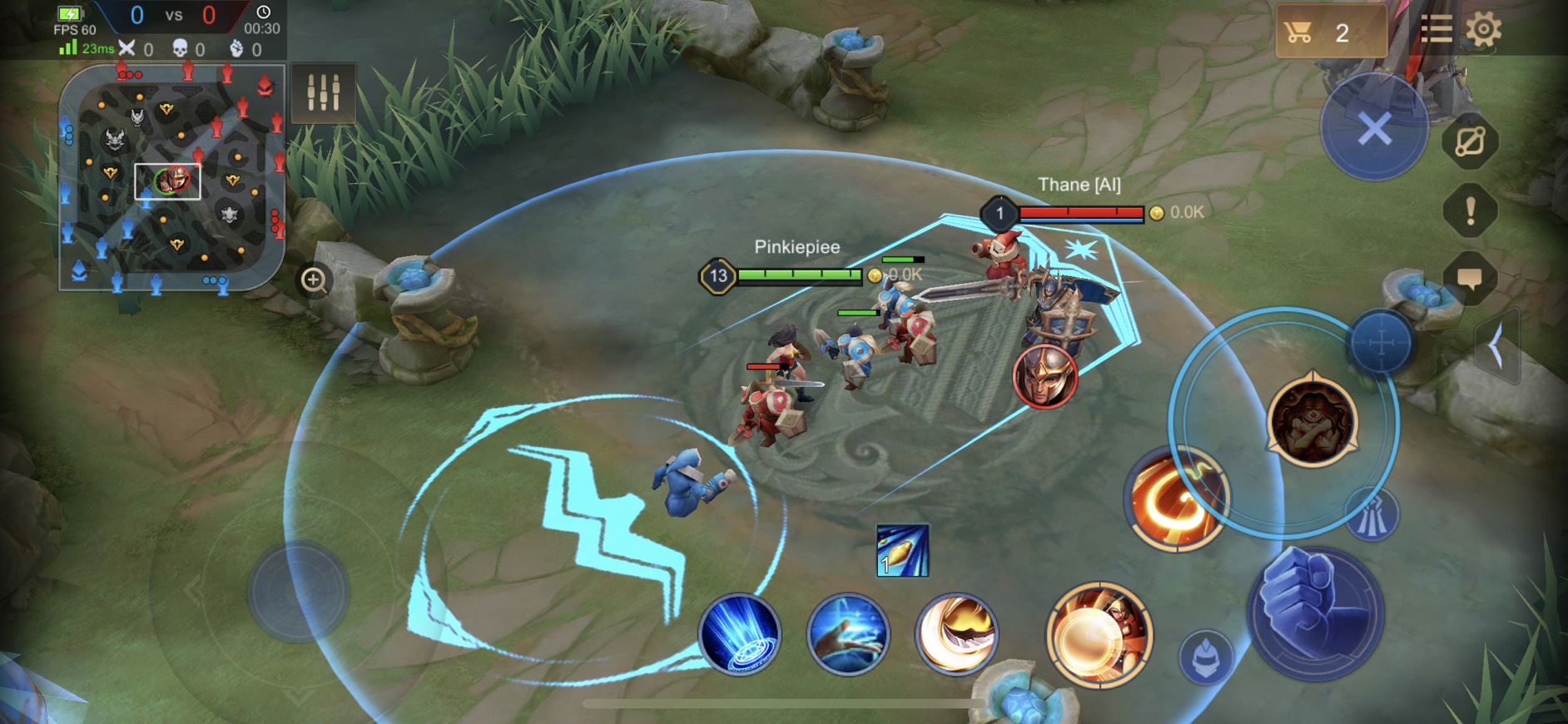This screenshot has height=724, width=1568.
Task: Activate the blue portal recall button
Action: pyautogui.click(x=739, y=634)
